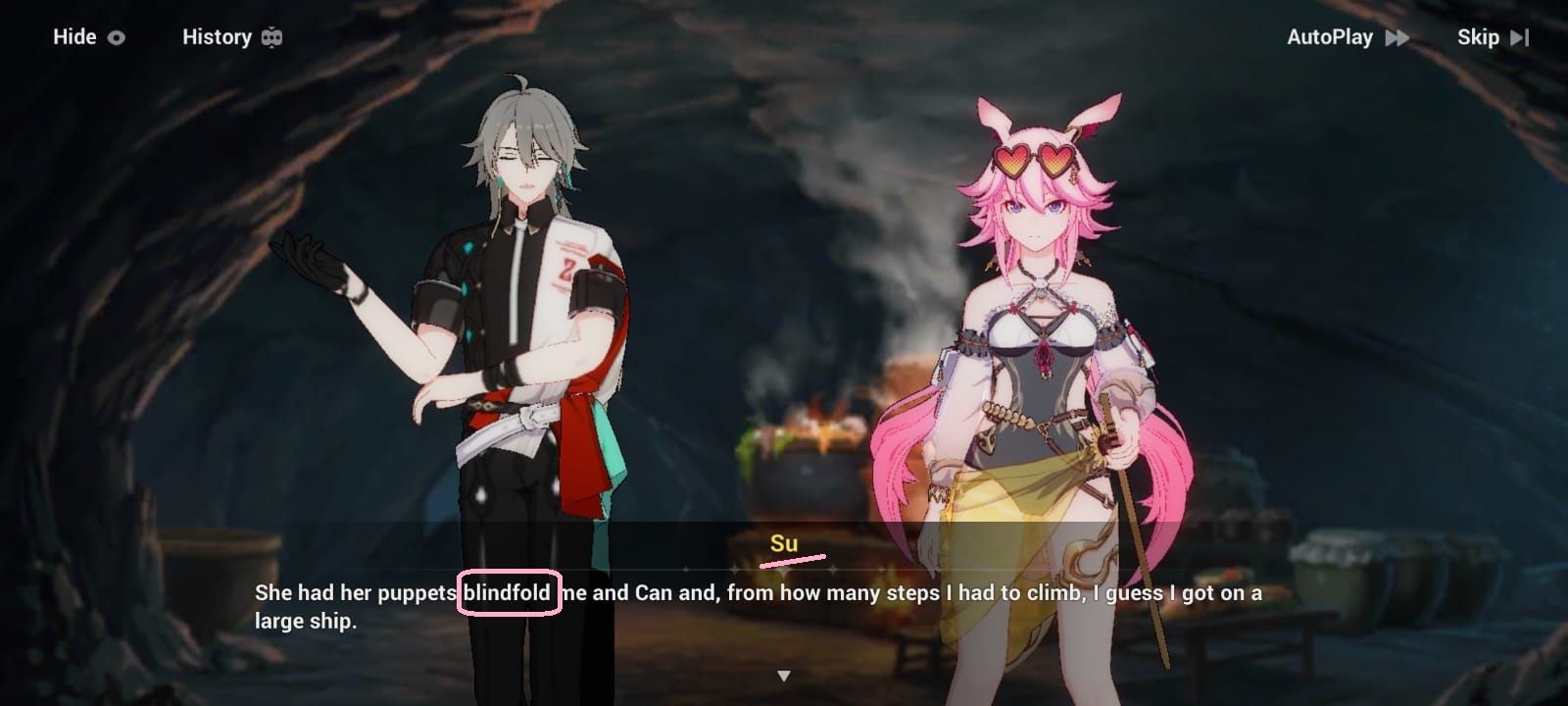Click the skip-to-end icon beside Skip
This screenshot has height=706, width=1568.
1517,37
